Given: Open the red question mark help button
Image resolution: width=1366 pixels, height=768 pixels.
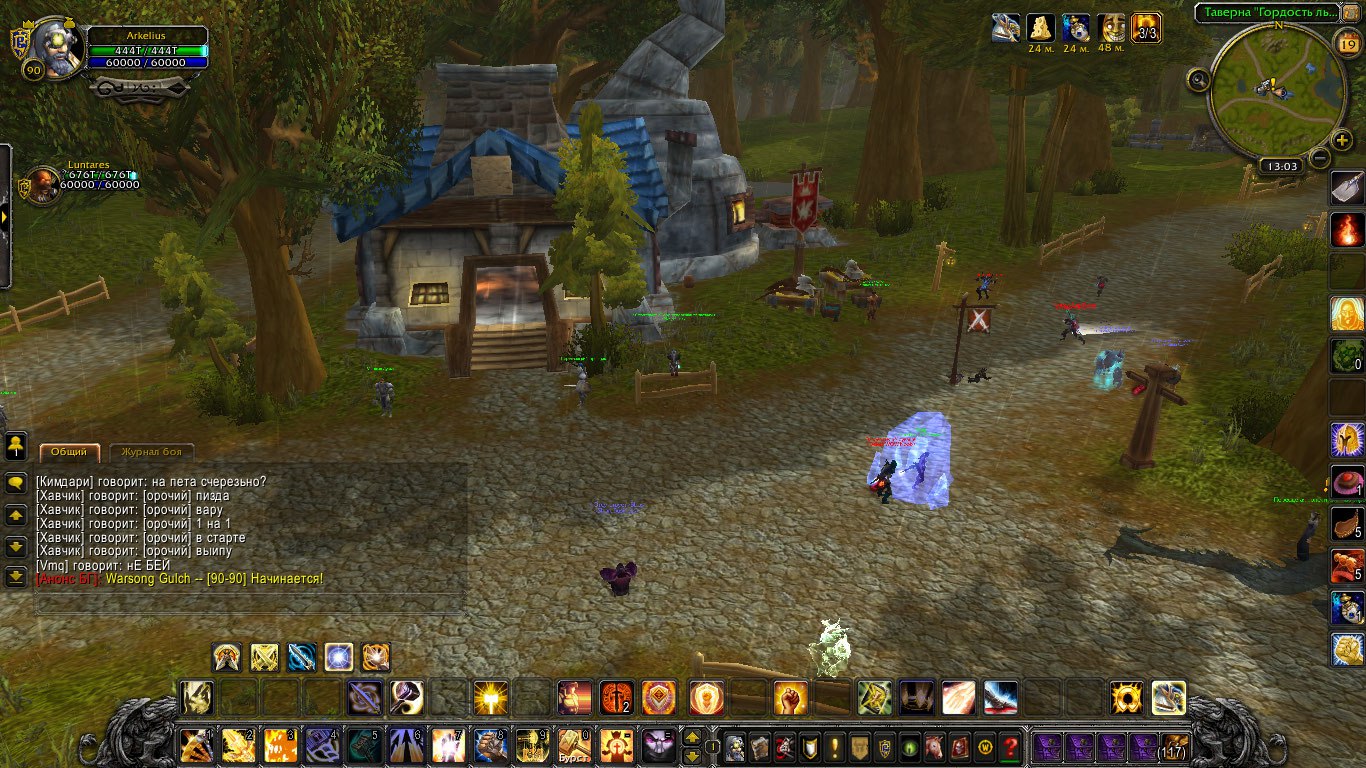Looking at the screenshot, I should point(1010,747).
